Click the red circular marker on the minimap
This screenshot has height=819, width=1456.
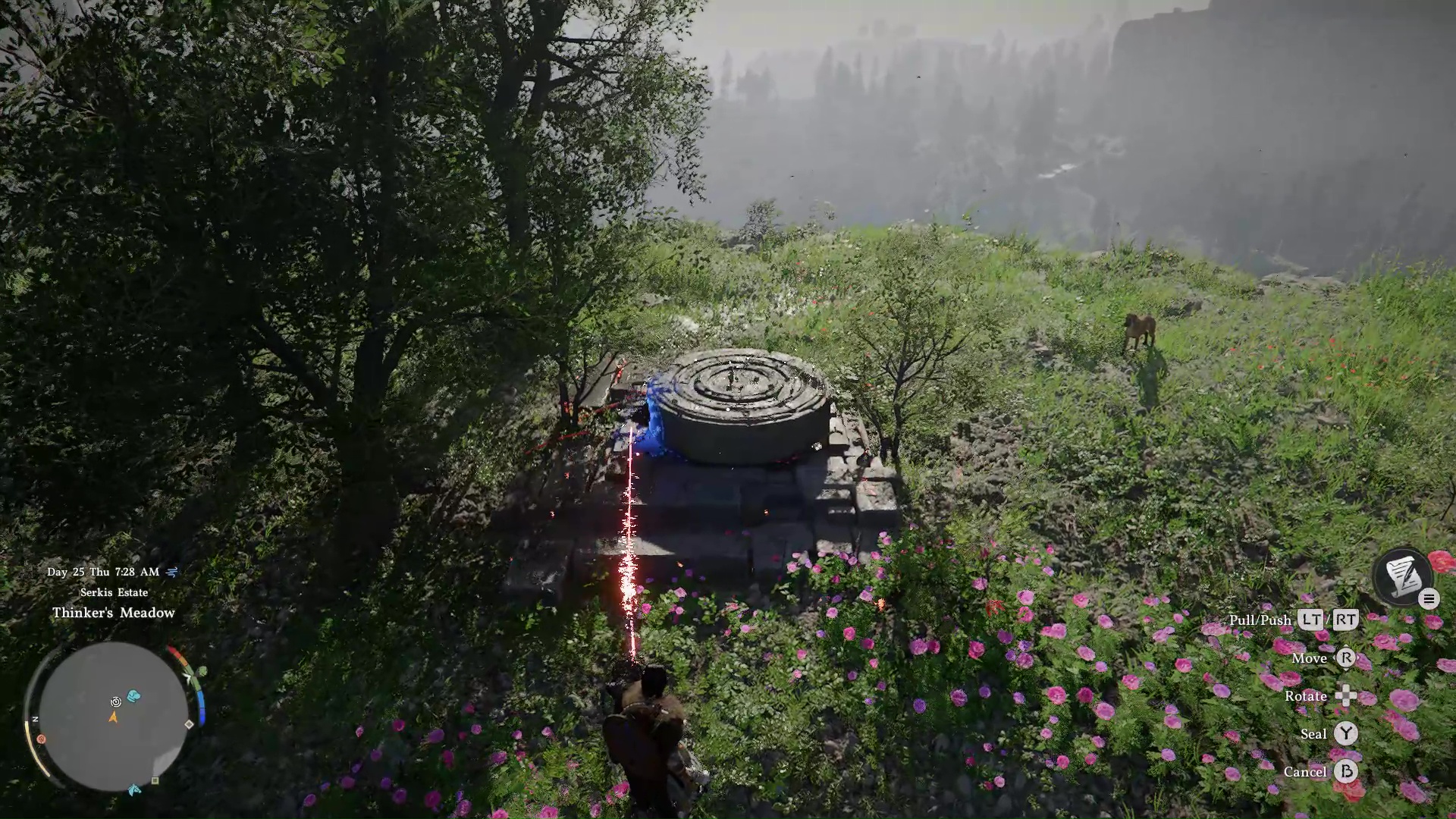coord(41,739)
